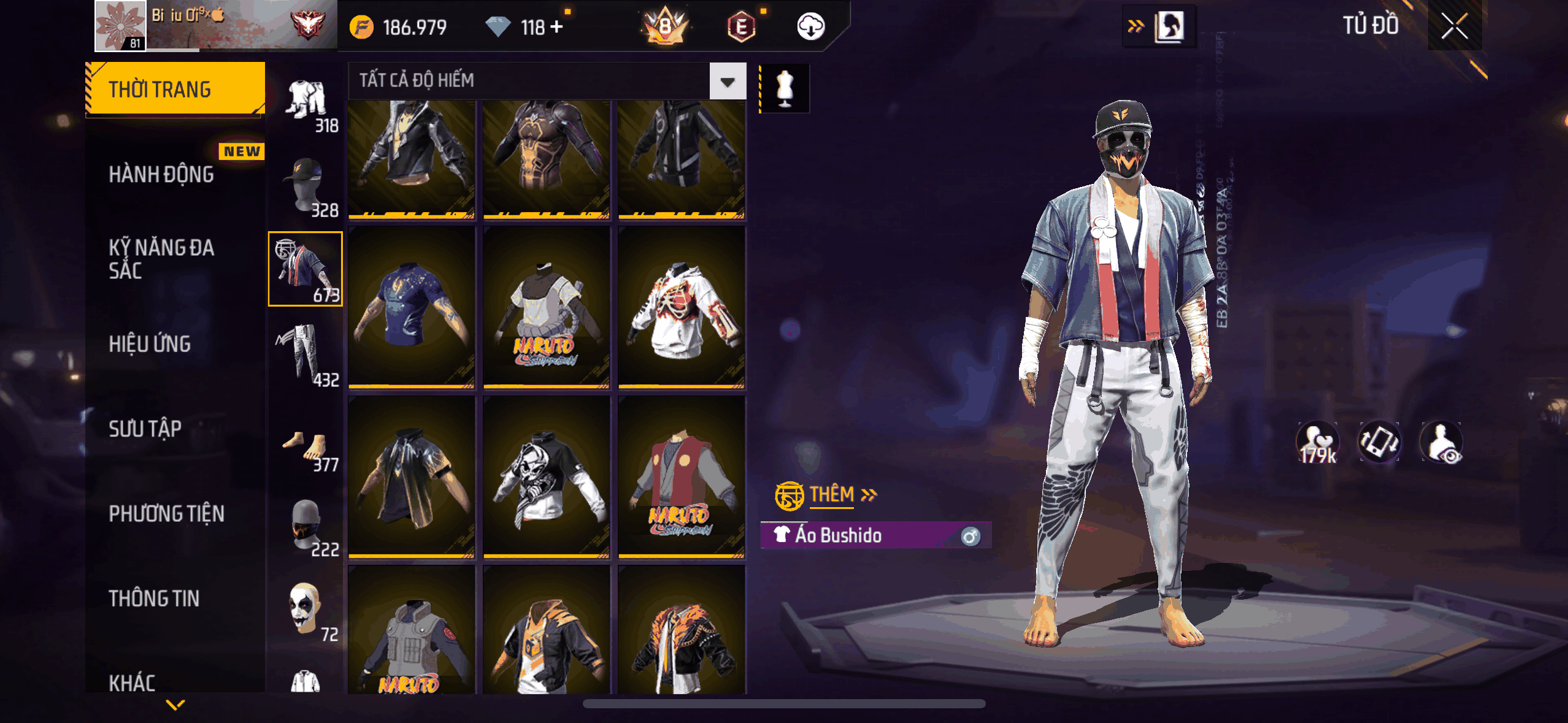Open the cloud download icon
This screenshot has height=723, width=1568.
810,27
